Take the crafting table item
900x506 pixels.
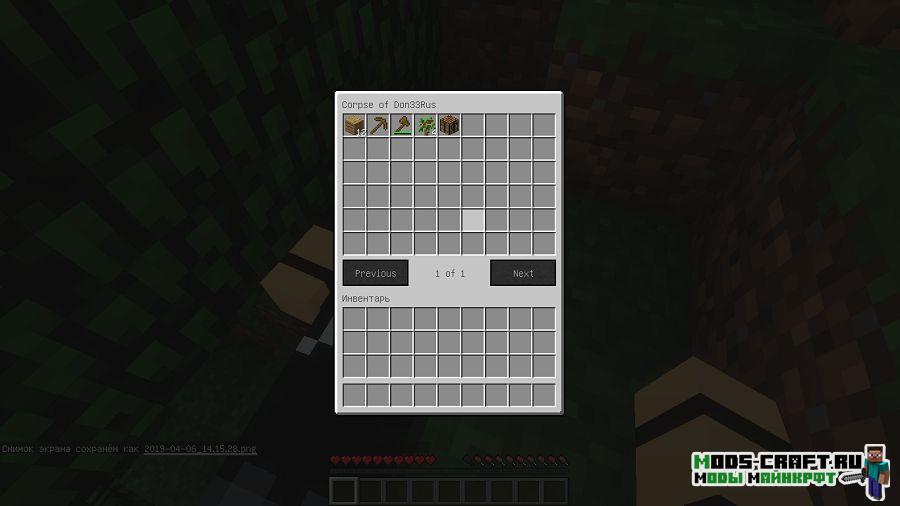[449, 125]
